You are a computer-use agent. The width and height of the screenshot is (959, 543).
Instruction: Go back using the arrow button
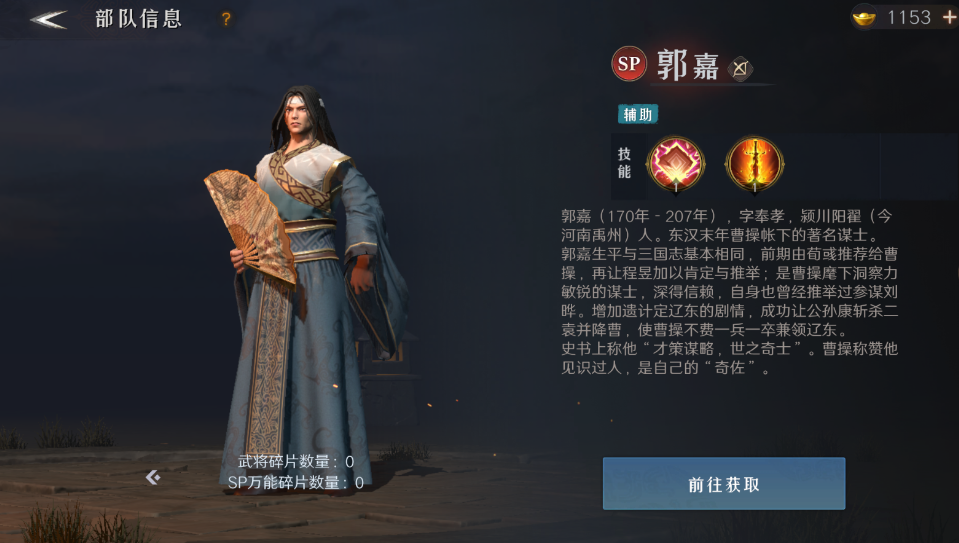tap(48, 19)
